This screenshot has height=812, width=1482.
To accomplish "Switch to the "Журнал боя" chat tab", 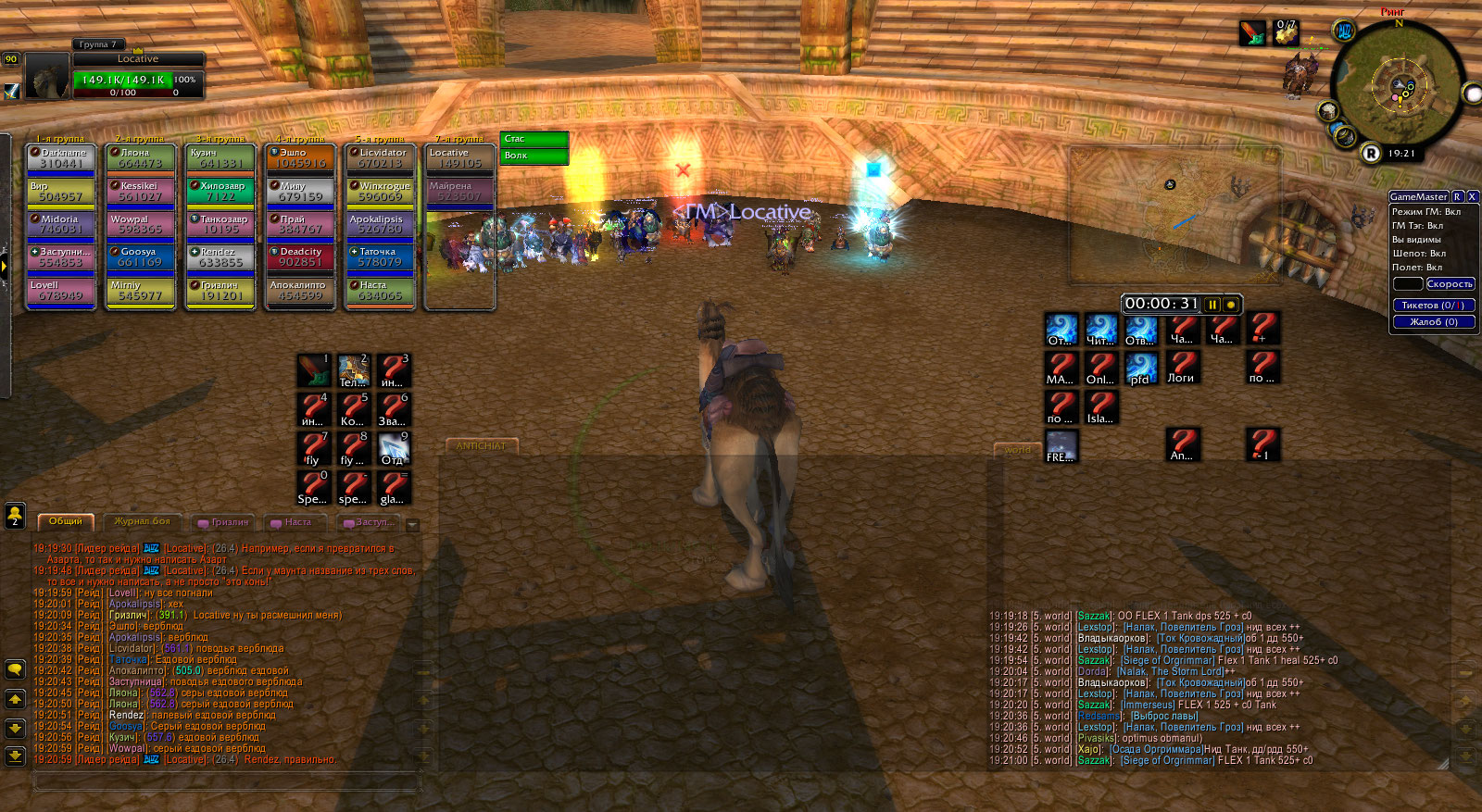I will 143,521.
